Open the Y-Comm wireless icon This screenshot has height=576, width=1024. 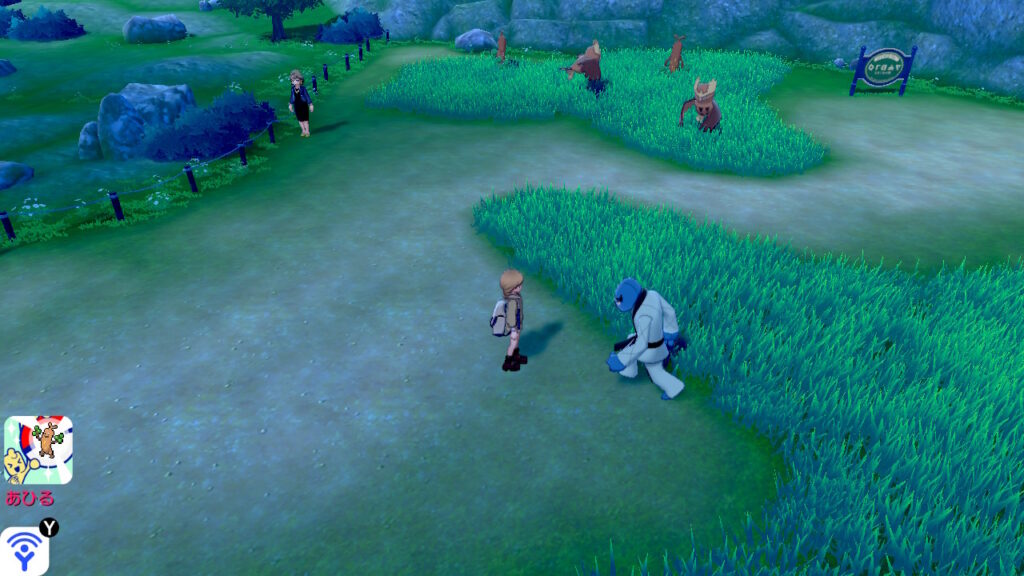25,551
